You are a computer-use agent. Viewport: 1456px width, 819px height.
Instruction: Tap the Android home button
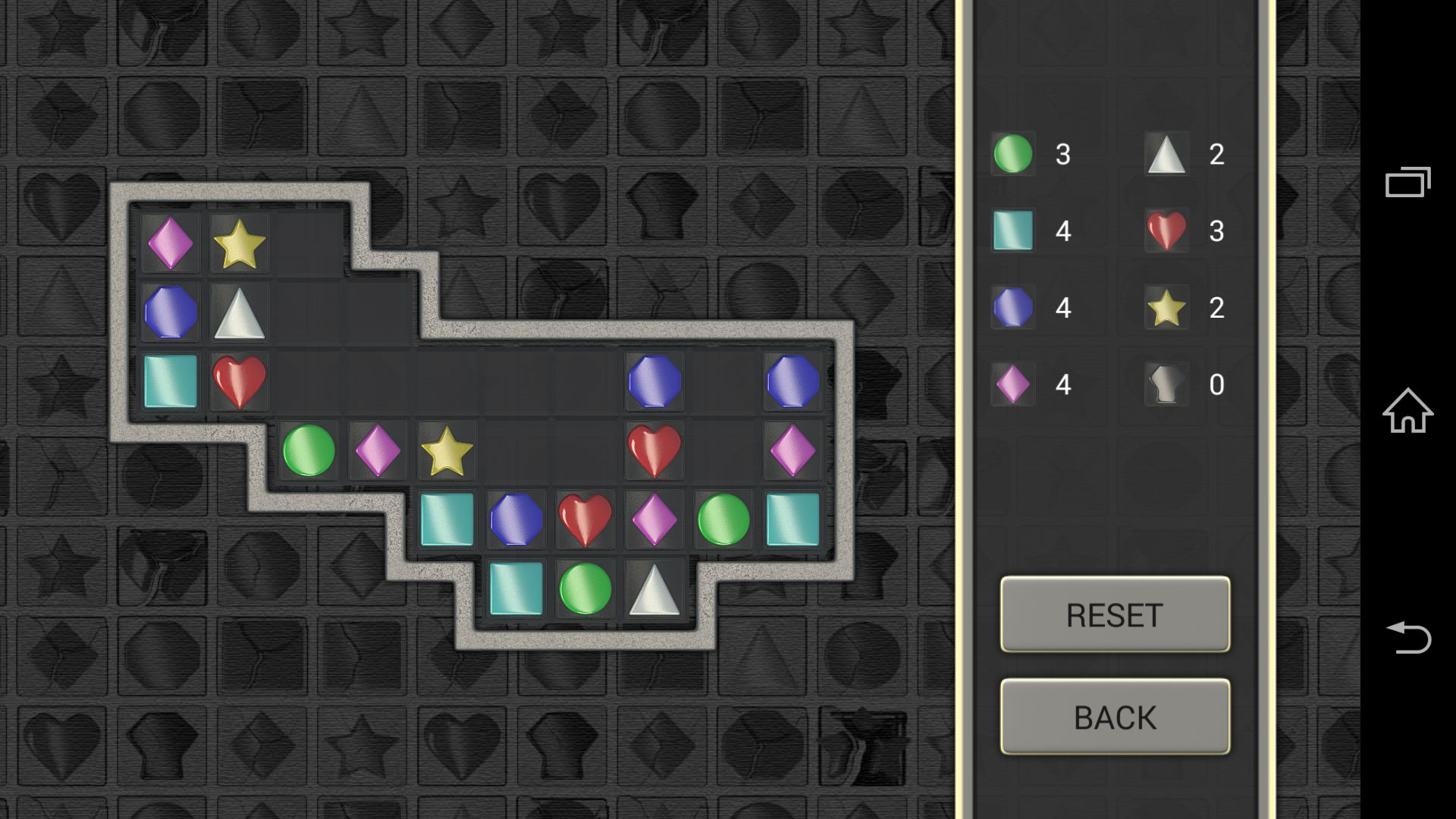click(1407, 410)
